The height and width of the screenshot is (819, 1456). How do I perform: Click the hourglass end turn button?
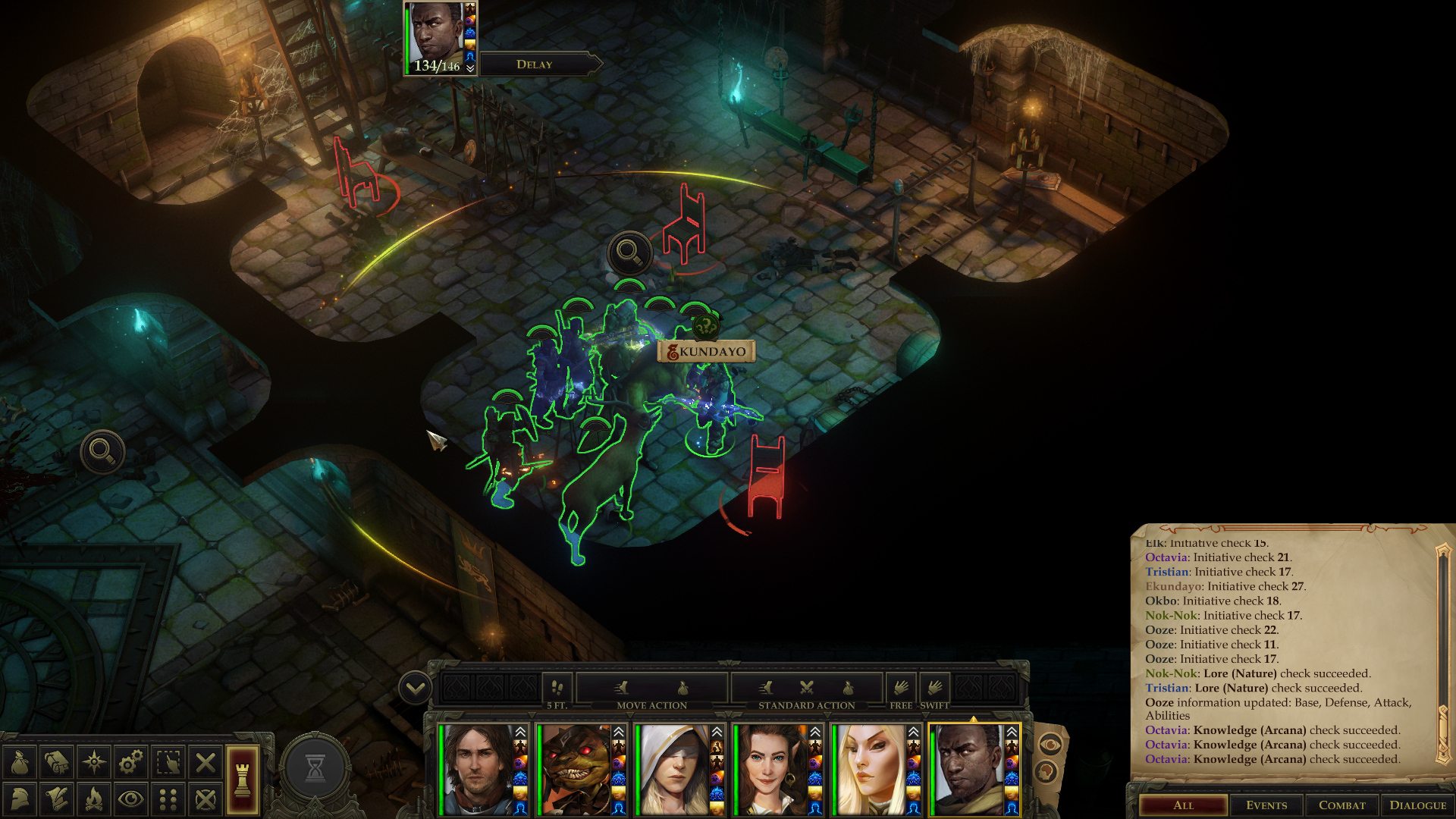(315, 768)
